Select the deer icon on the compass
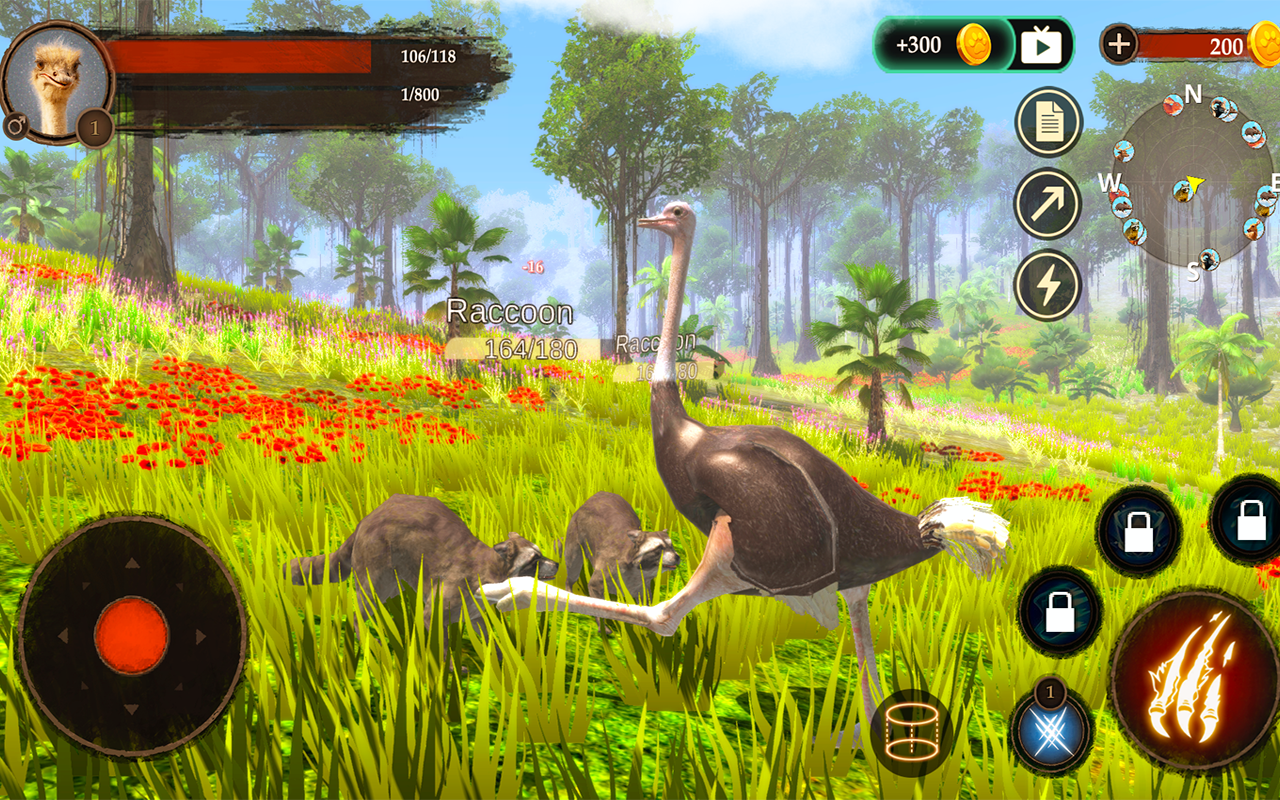 click(x=1123, y=151)
